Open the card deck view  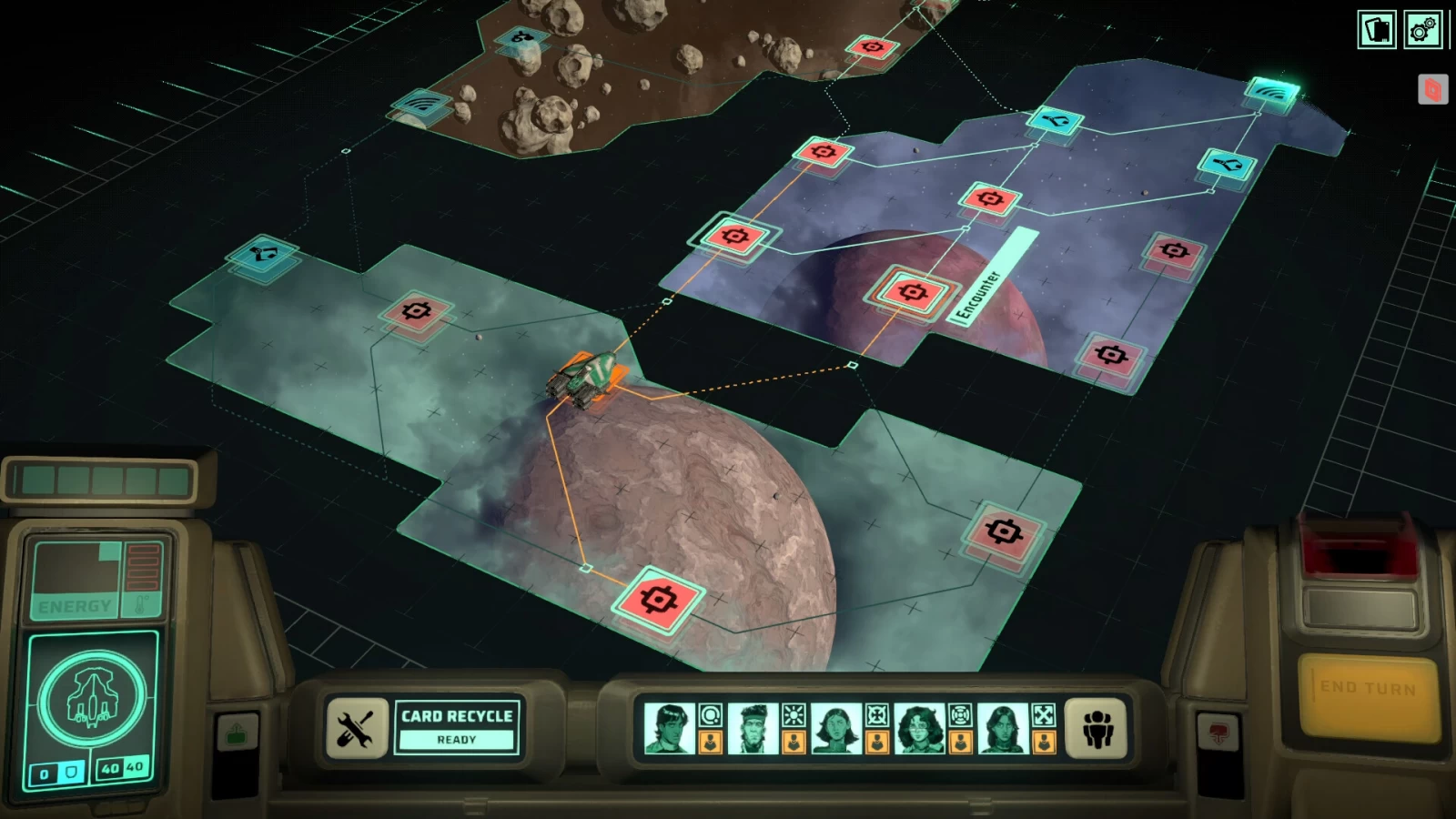tap(1377, 30)
